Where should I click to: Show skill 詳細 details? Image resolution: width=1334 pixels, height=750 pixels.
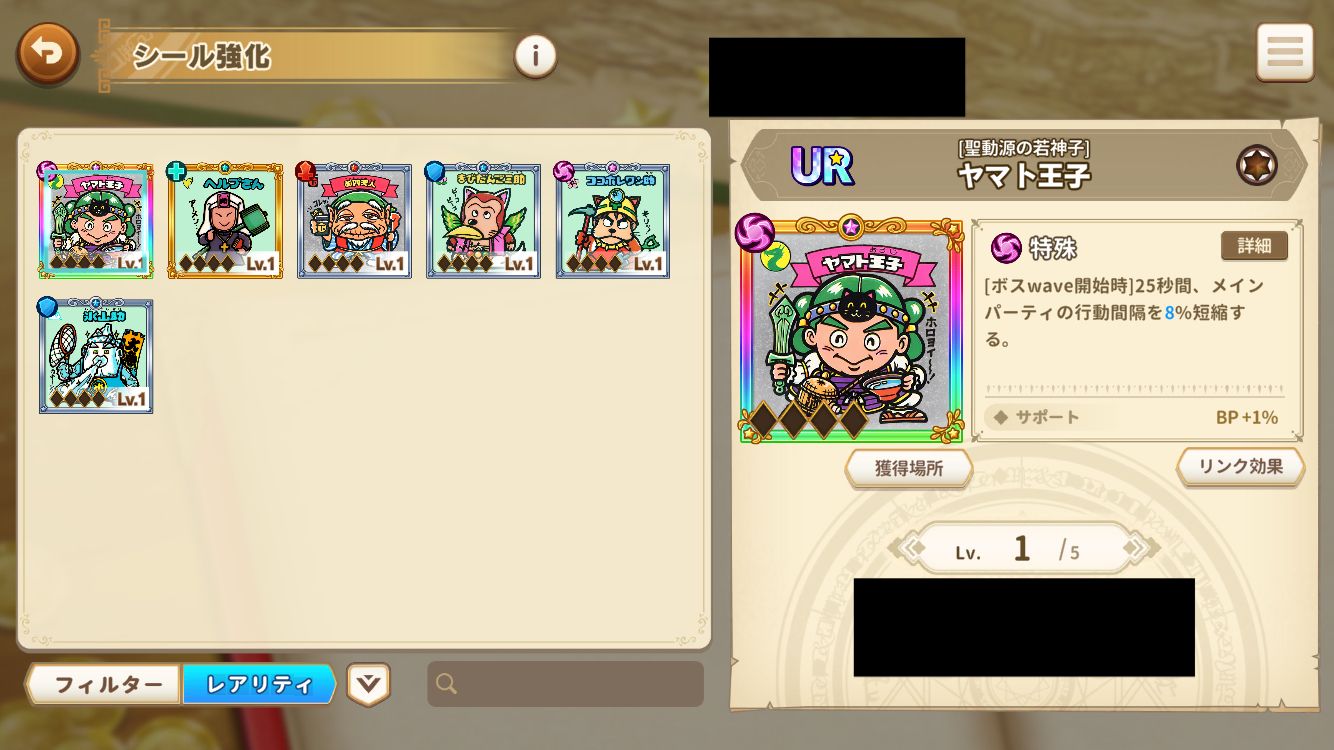click(1253, 246)
